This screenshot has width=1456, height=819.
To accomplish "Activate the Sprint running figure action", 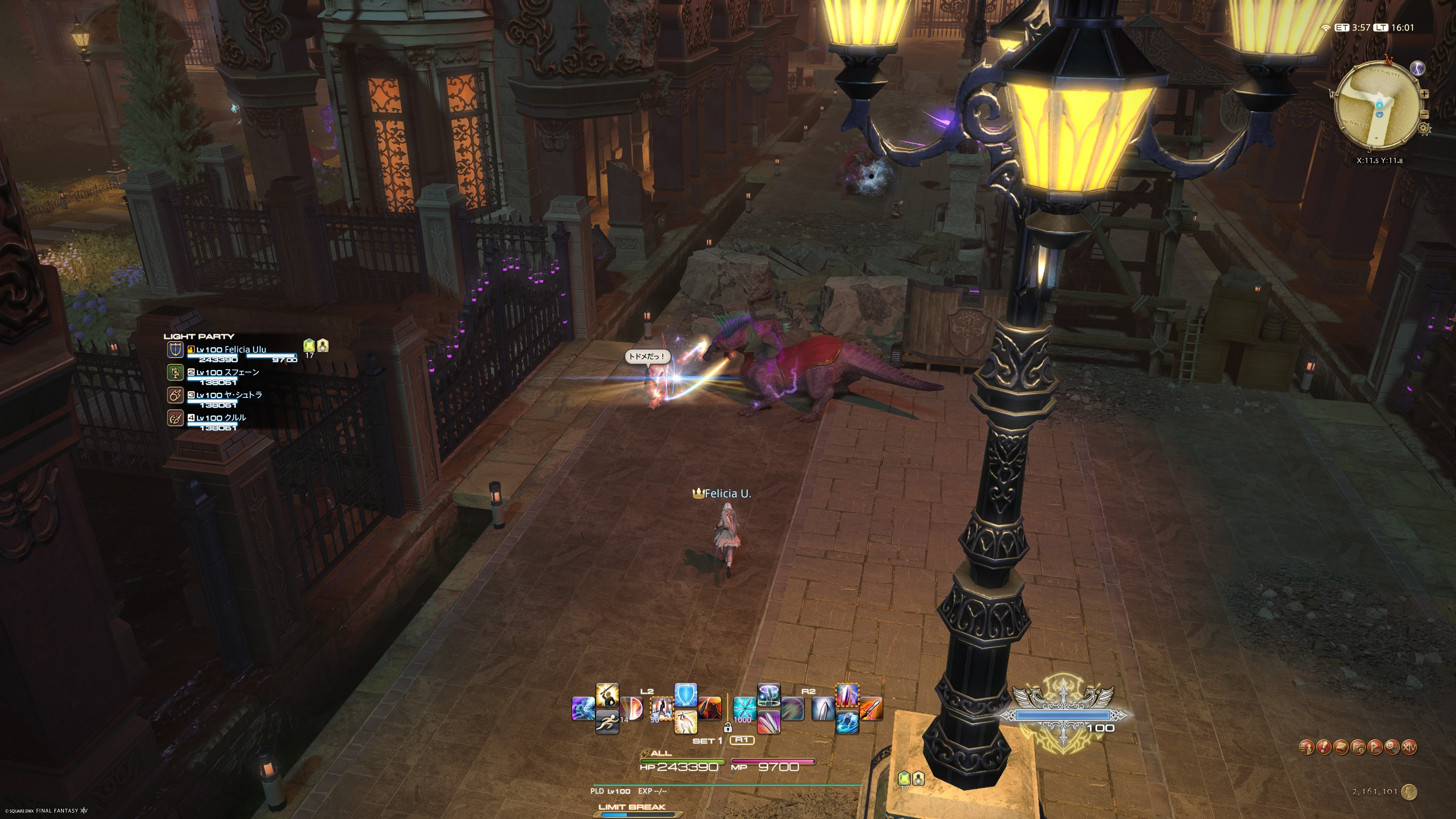I will pyautogui.click(x=607, y=722).
